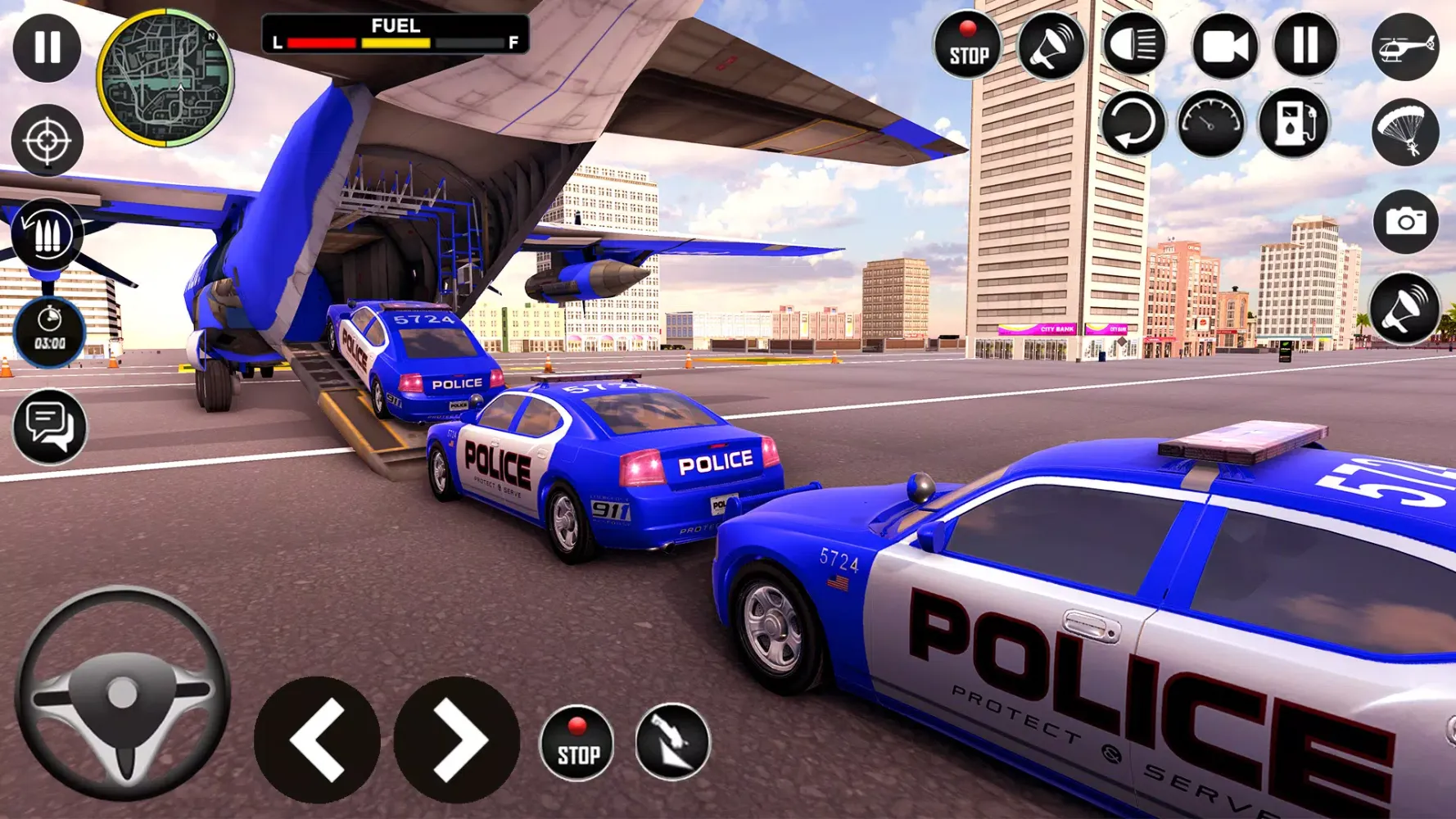Tap the reset/restart arrow icon

(1134, 123)
